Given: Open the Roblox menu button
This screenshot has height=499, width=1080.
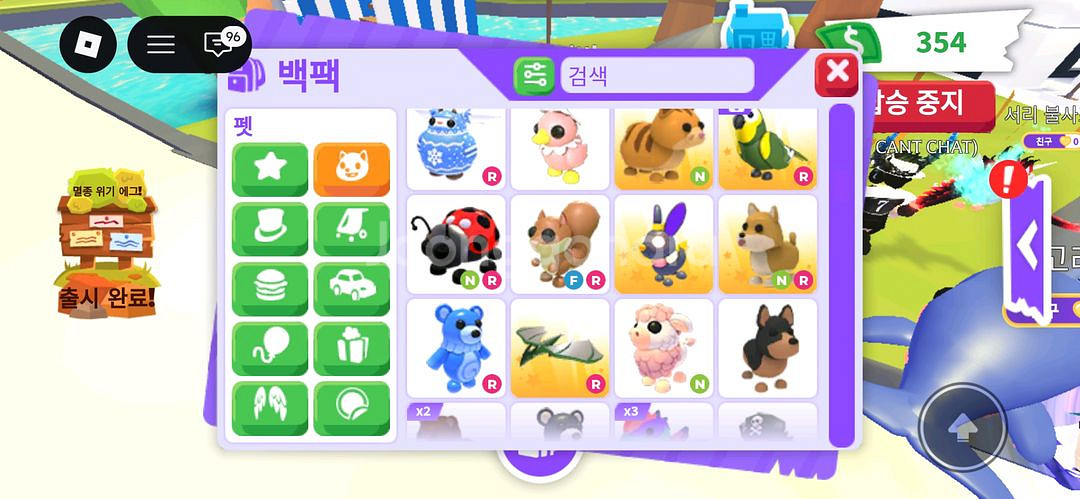Looking at the screenshot, I should [x=88, y=44].
